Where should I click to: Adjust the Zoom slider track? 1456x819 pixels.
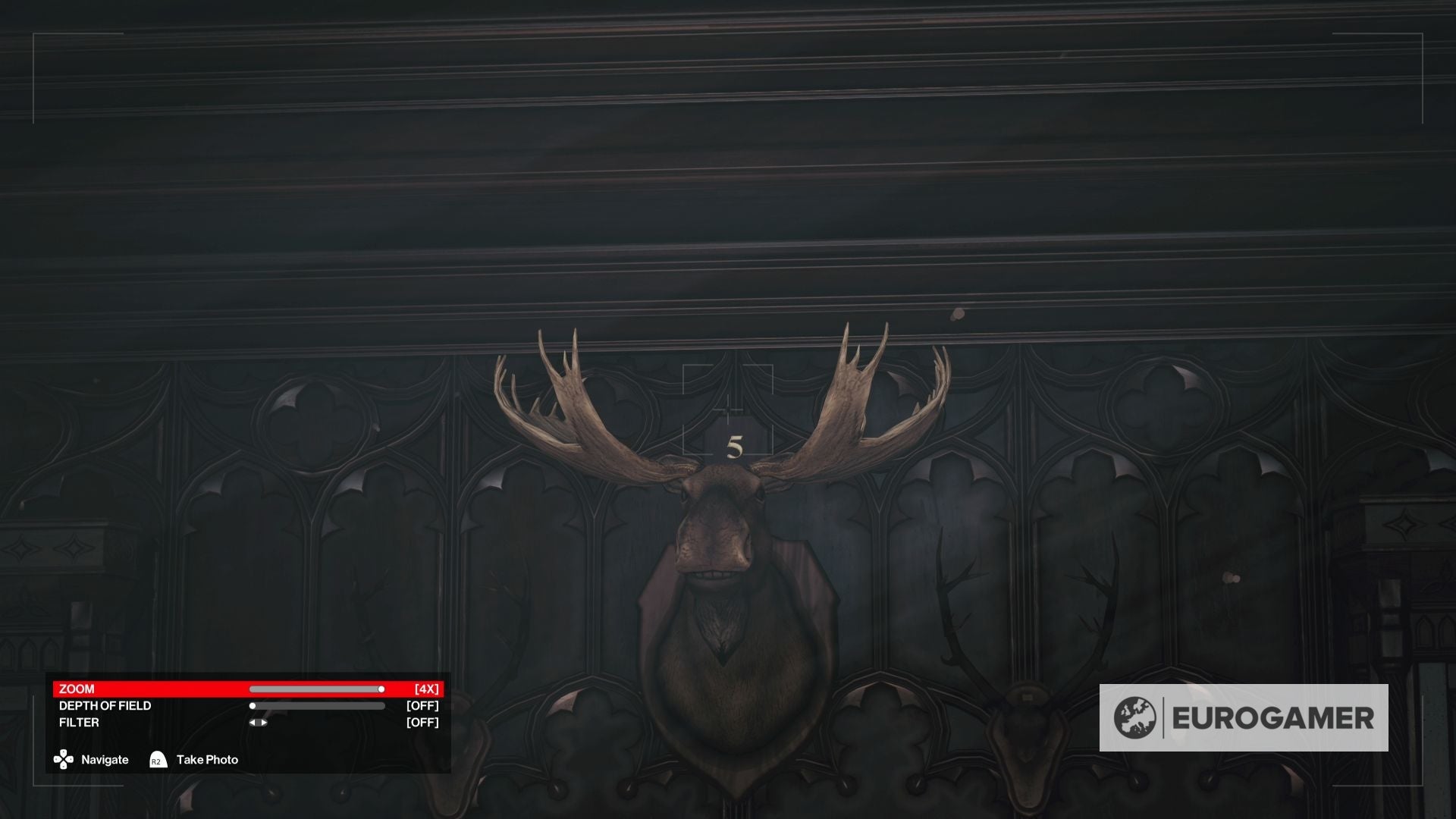tap(316, 689)
